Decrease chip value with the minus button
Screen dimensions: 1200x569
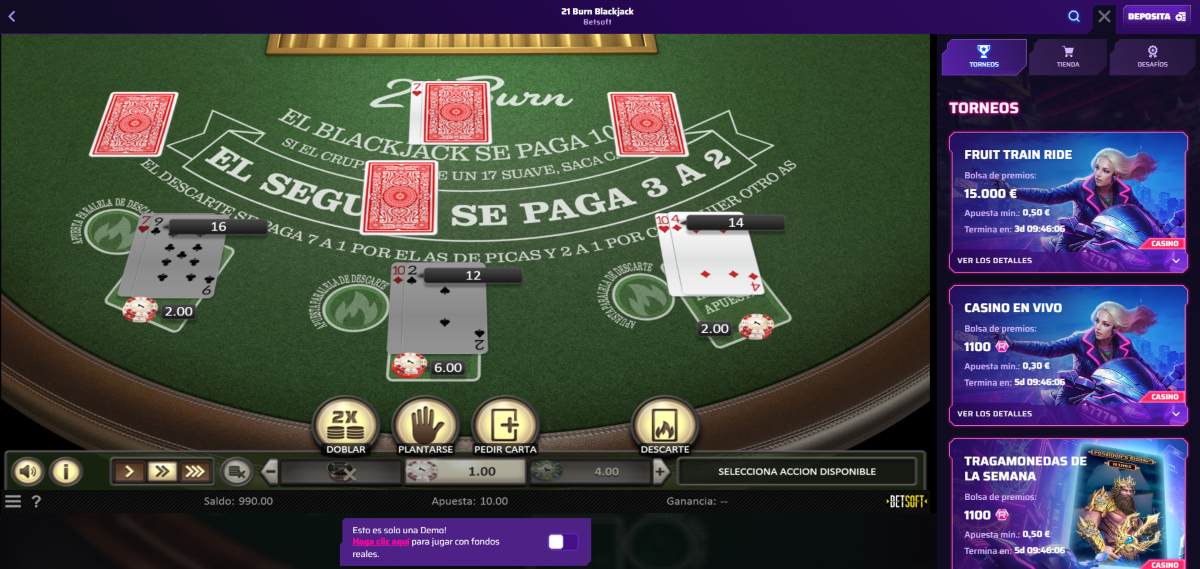270,471
